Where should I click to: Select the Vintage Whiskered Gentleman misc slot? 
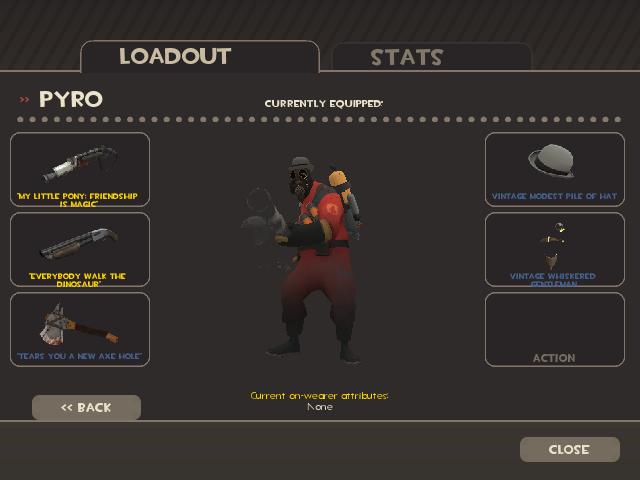(x=555, y=249)
